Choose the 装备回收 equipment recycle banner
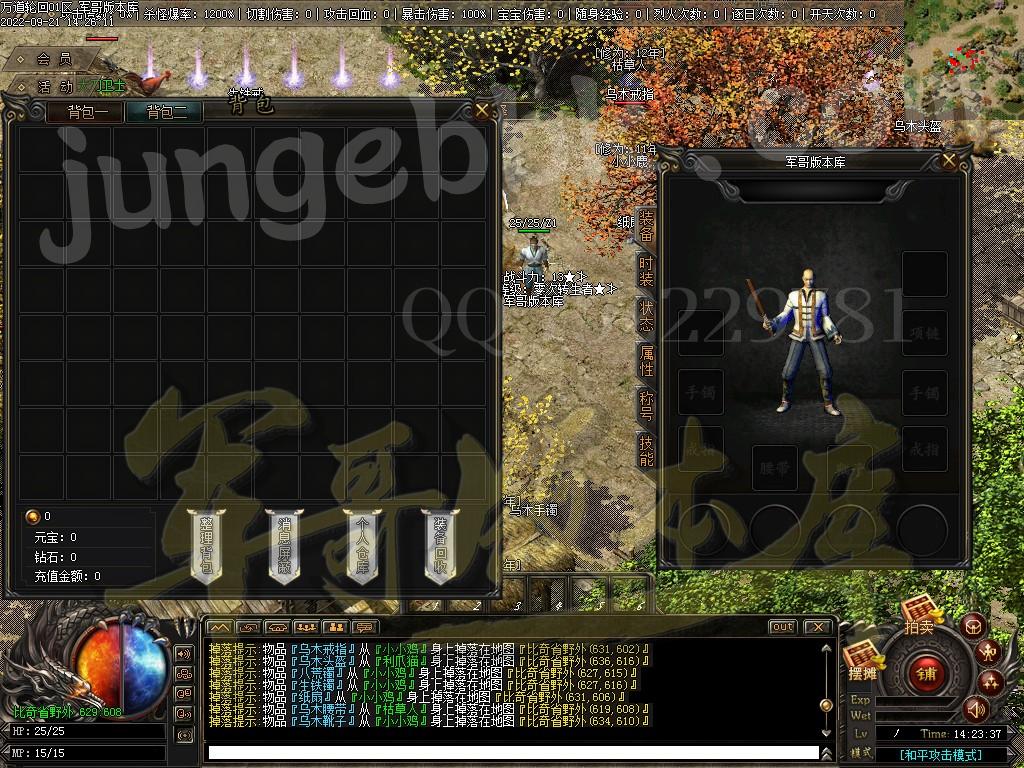Image resolution: width=1024 pixels, height=768 pixels. pos(441,545)
